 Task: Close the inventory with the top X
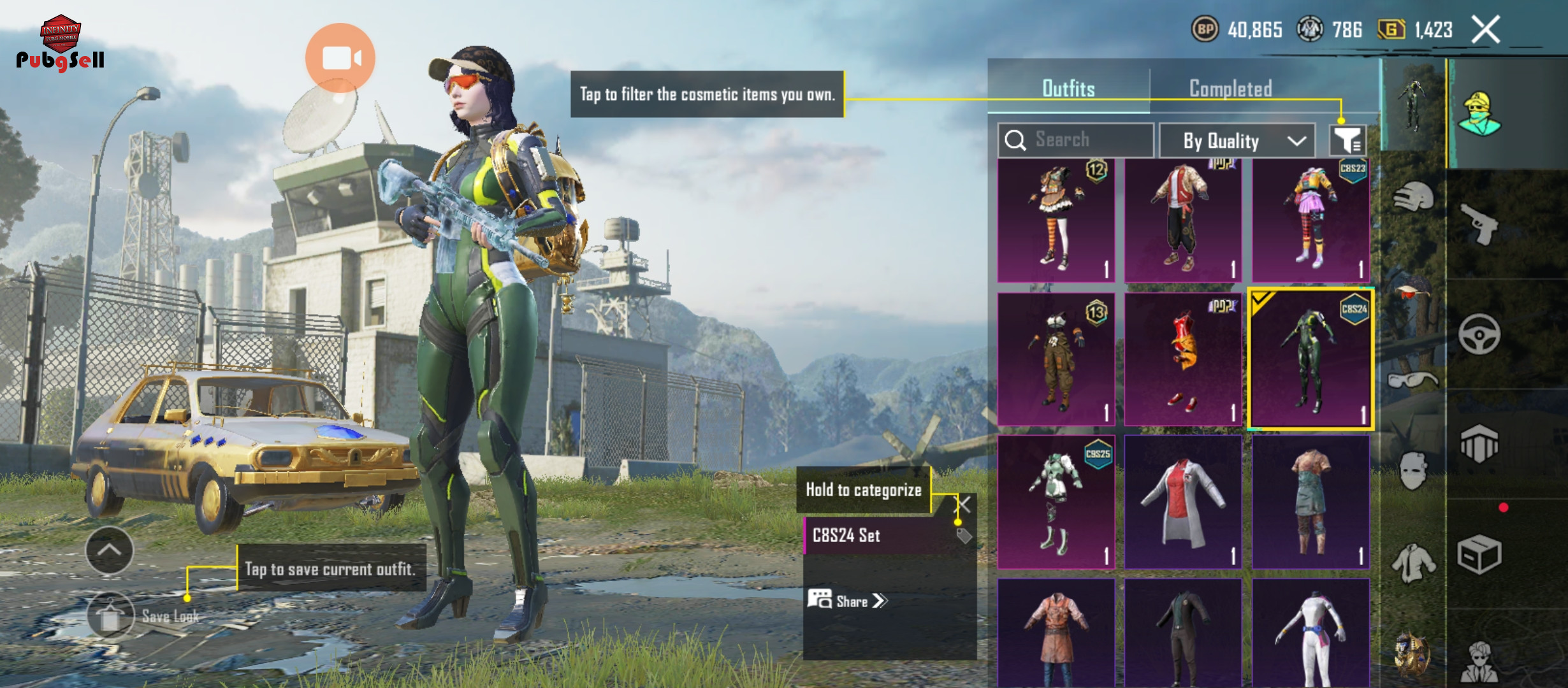(1485, 30)
